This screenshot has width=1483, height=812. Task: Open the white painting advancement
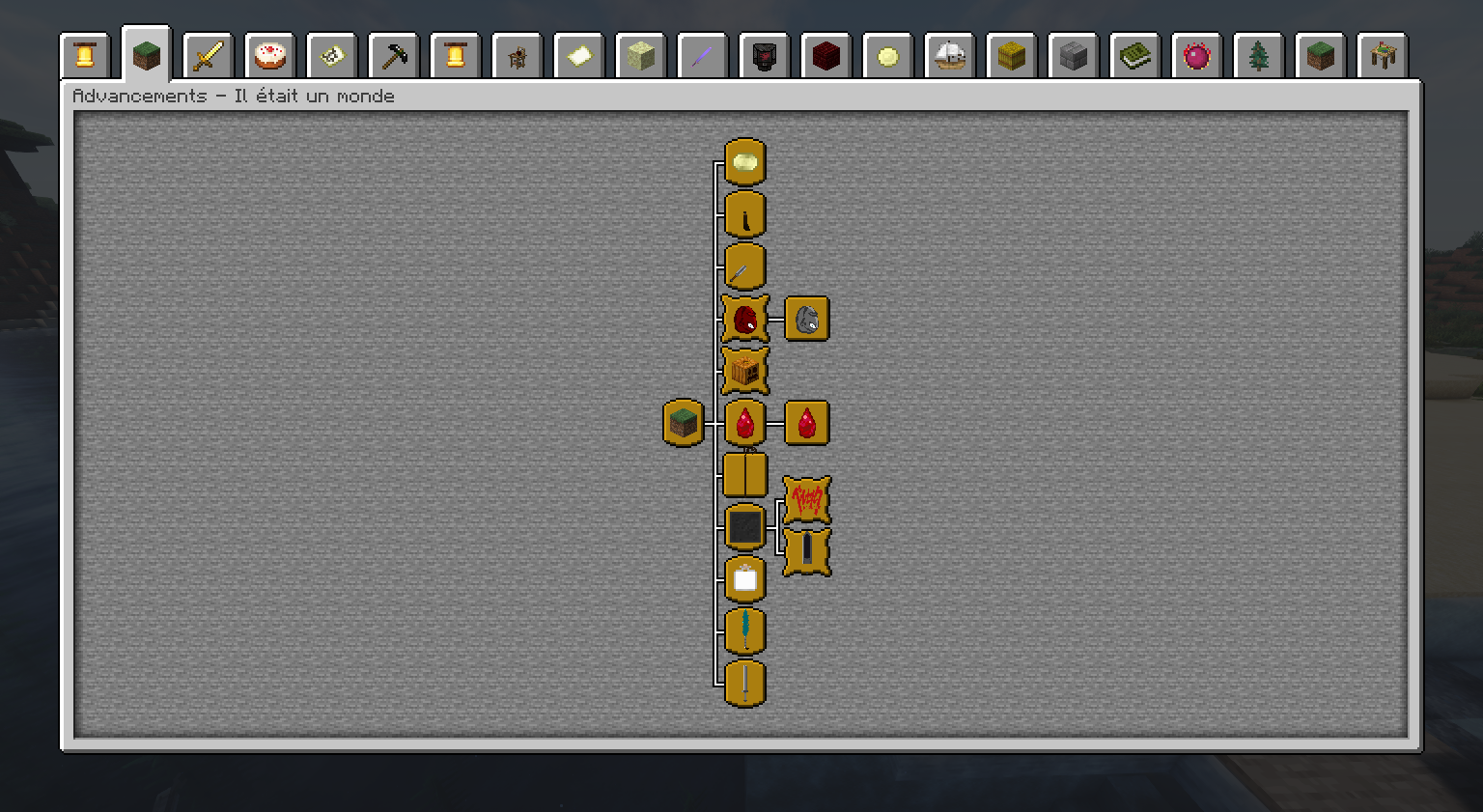click(x=743, y=579)
